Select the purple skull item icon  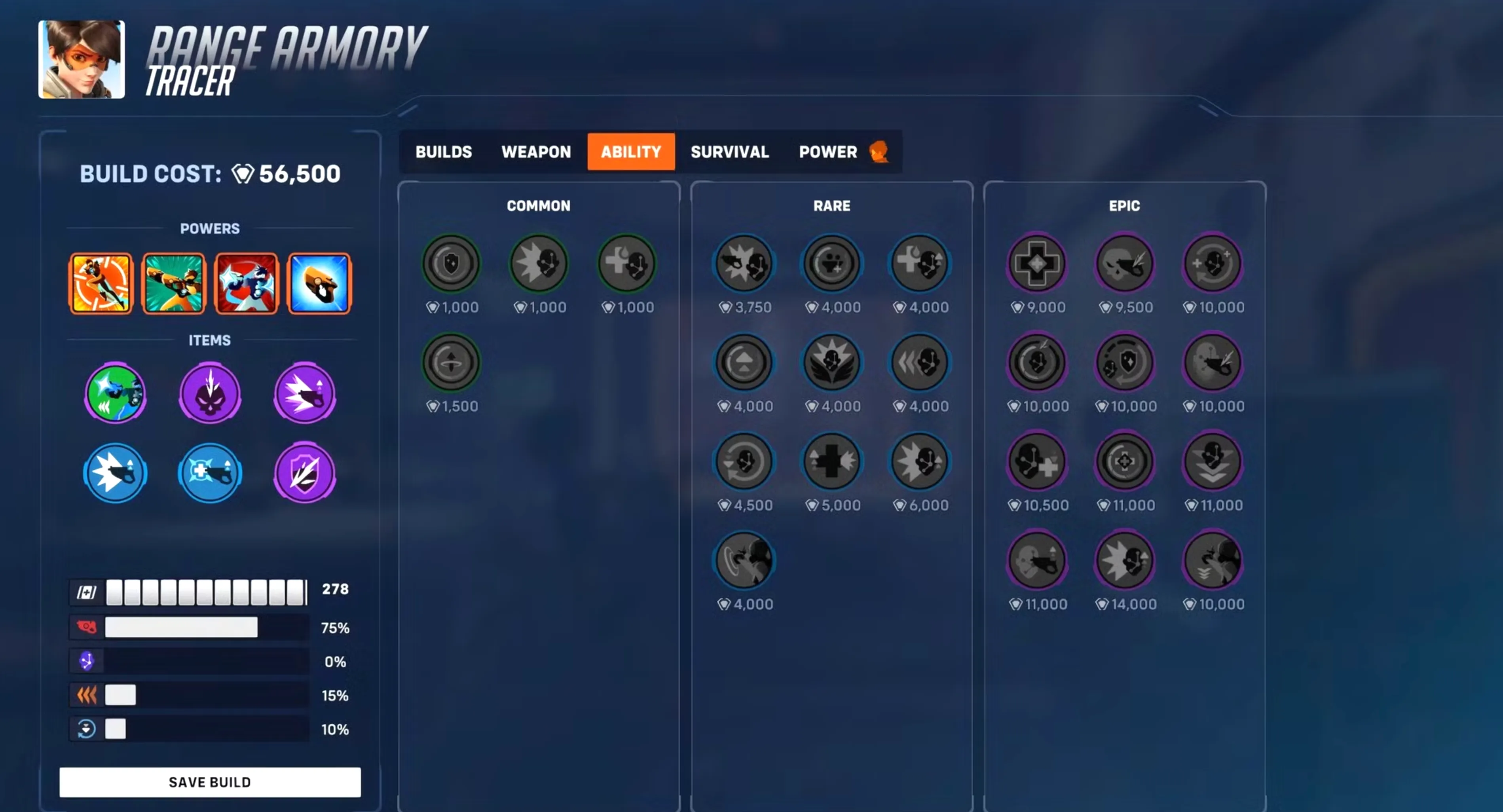[209, 392]
